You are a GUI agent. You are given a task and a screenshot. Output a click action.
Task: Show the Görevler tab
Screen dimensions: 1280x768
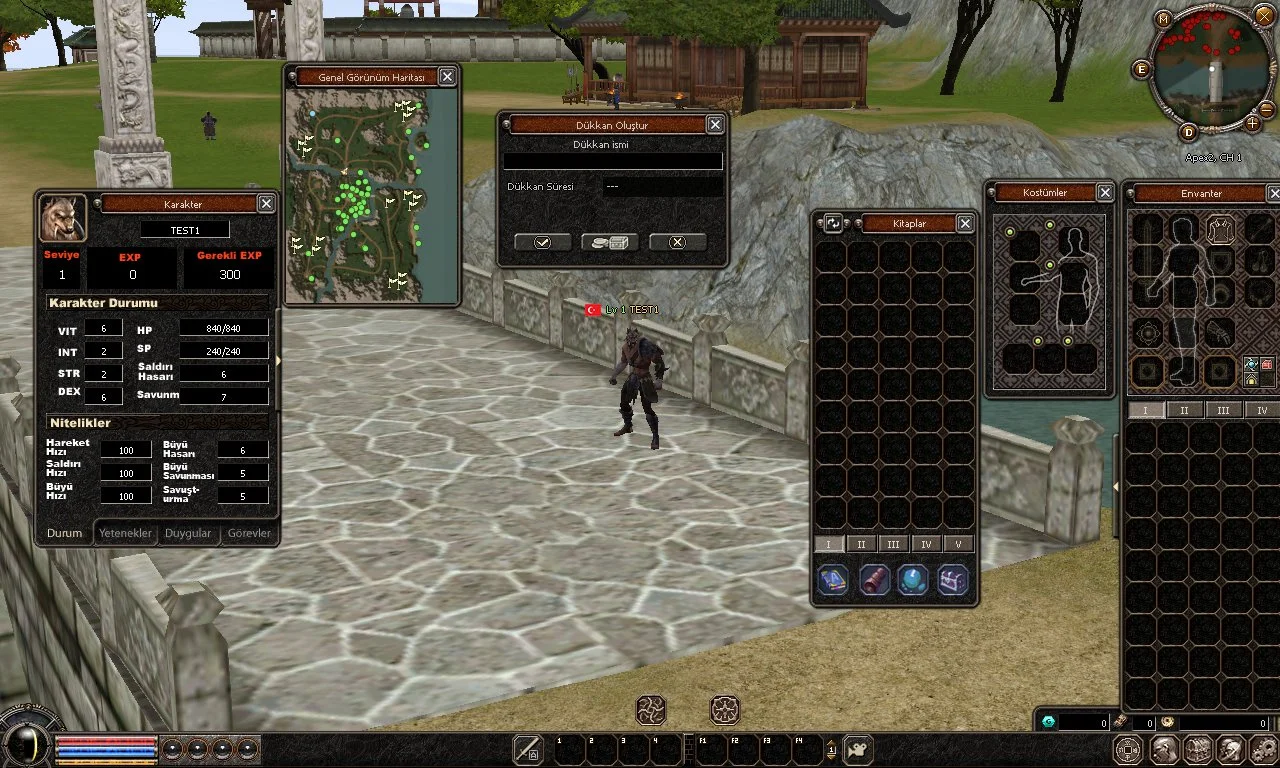[x=249, y=533]
